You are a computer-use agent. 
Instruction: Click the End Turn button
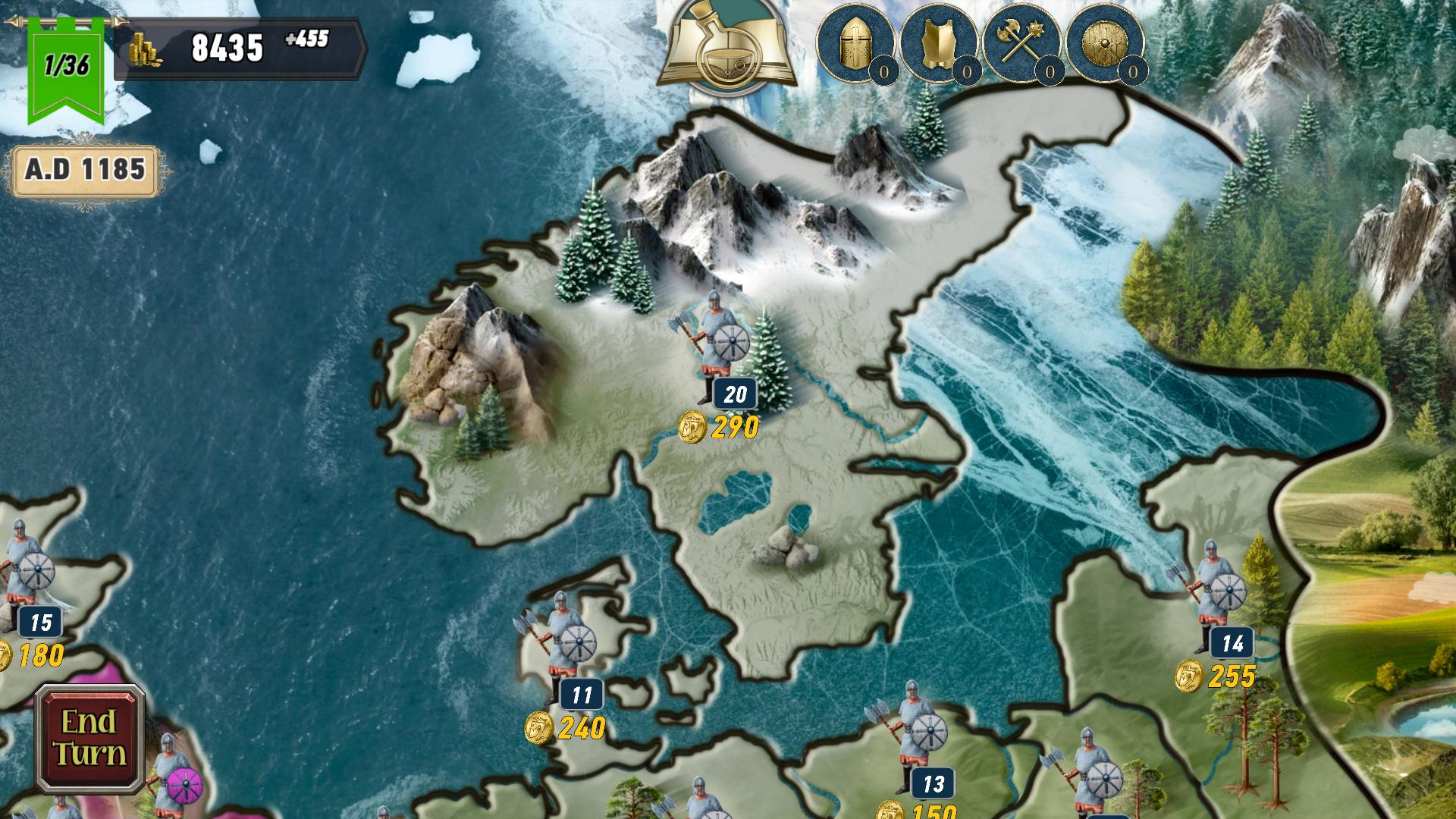(x=89, y=739)
